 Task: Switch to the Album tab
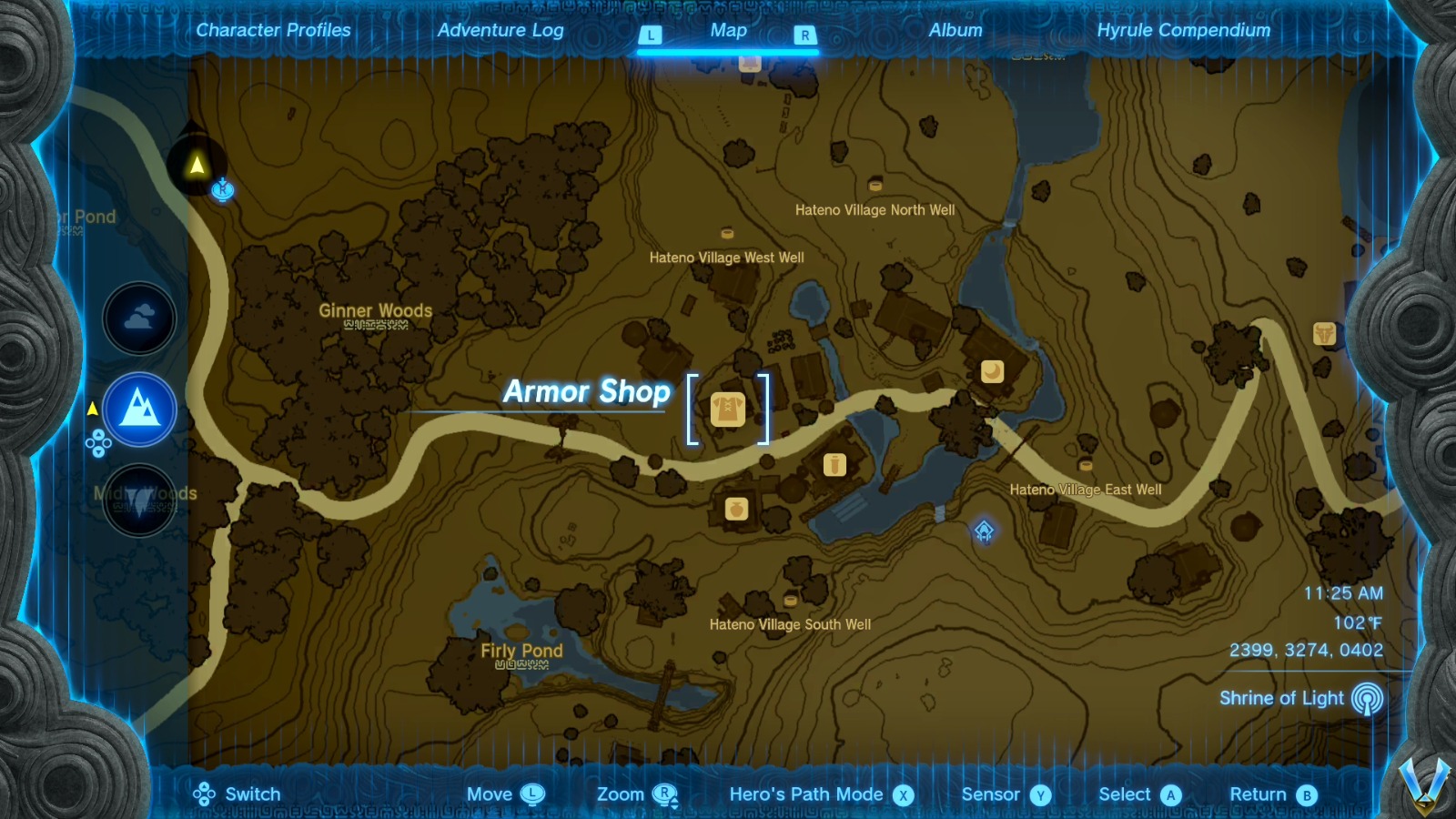(x=954, y=30)
